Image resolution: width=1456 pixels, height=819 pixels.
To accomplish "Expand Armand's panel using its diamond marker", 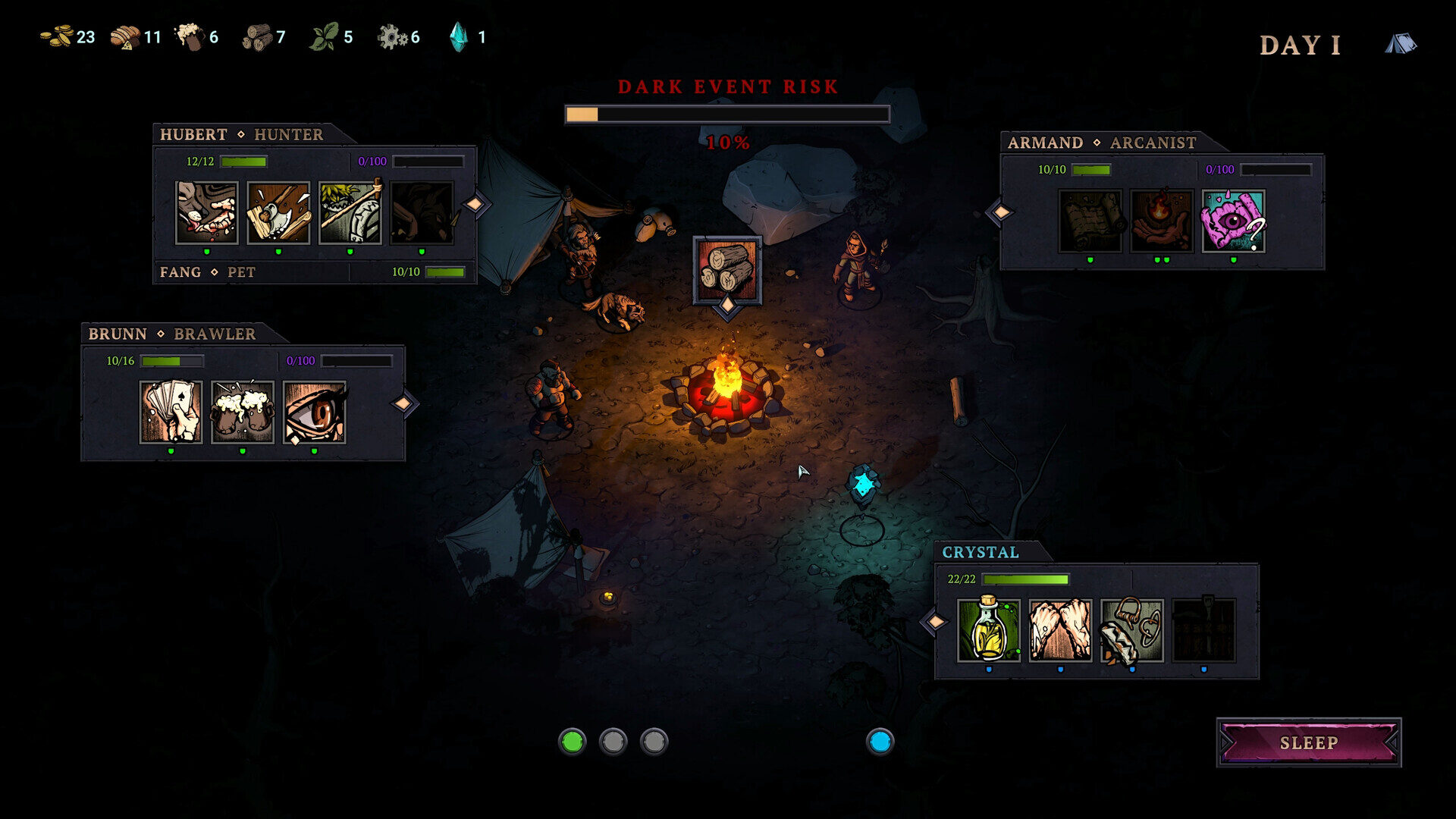I will click(1001, 211).
